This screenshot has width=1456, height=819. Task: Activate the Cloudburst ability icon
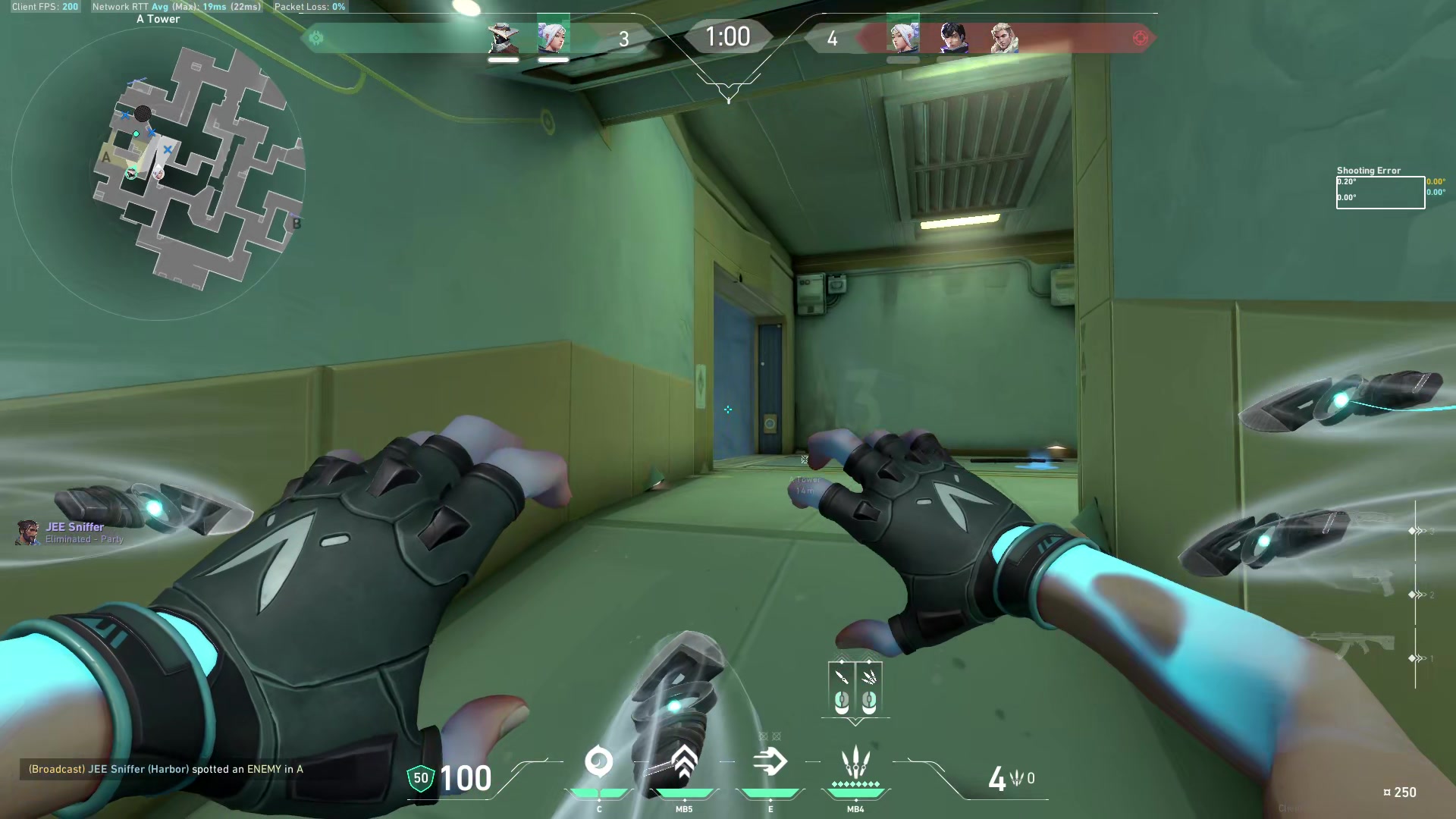pyautogui.click(x=598, y=762)
